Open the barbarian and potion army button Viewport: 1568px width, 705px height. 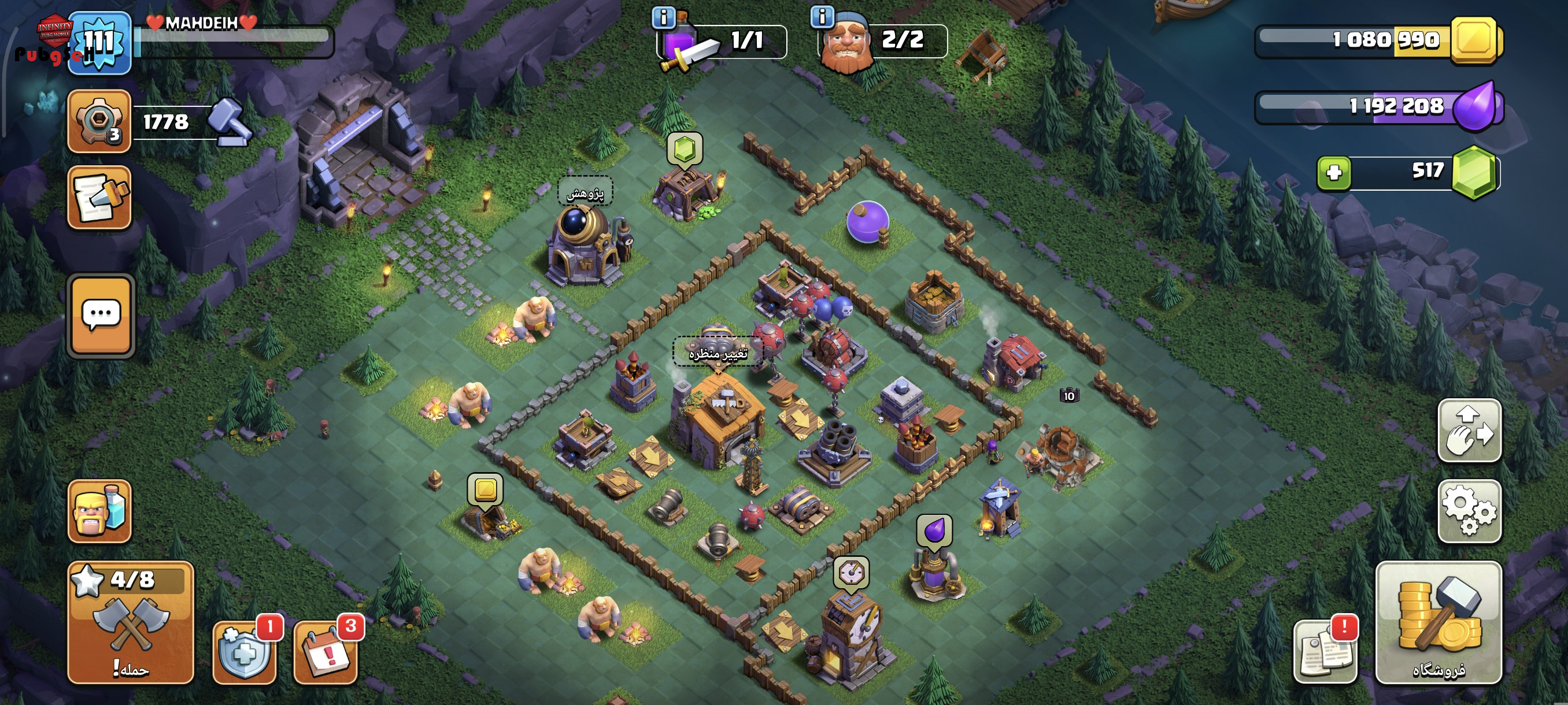(x=99, y=511)
